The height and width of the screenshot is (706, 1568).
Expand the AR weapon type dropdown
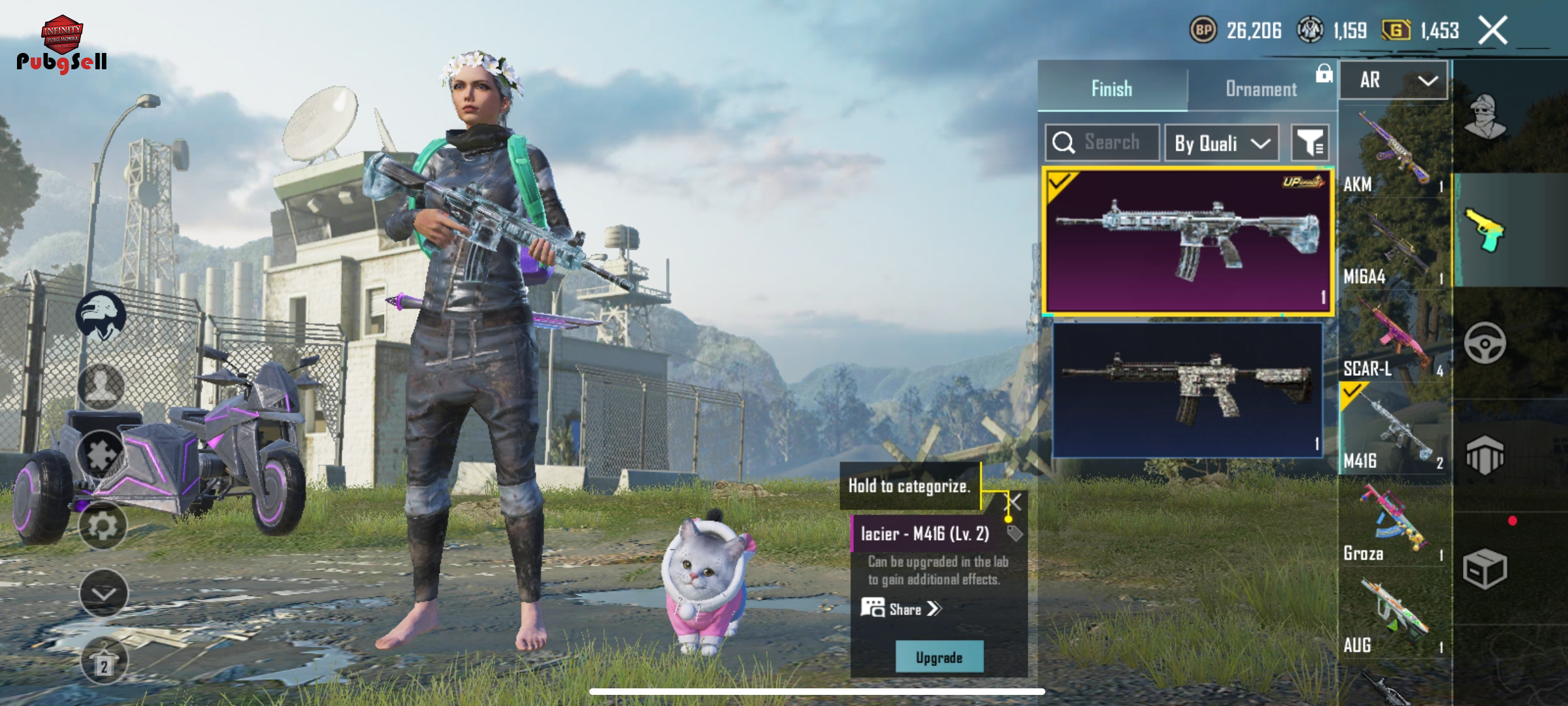tap(1394, 80)
